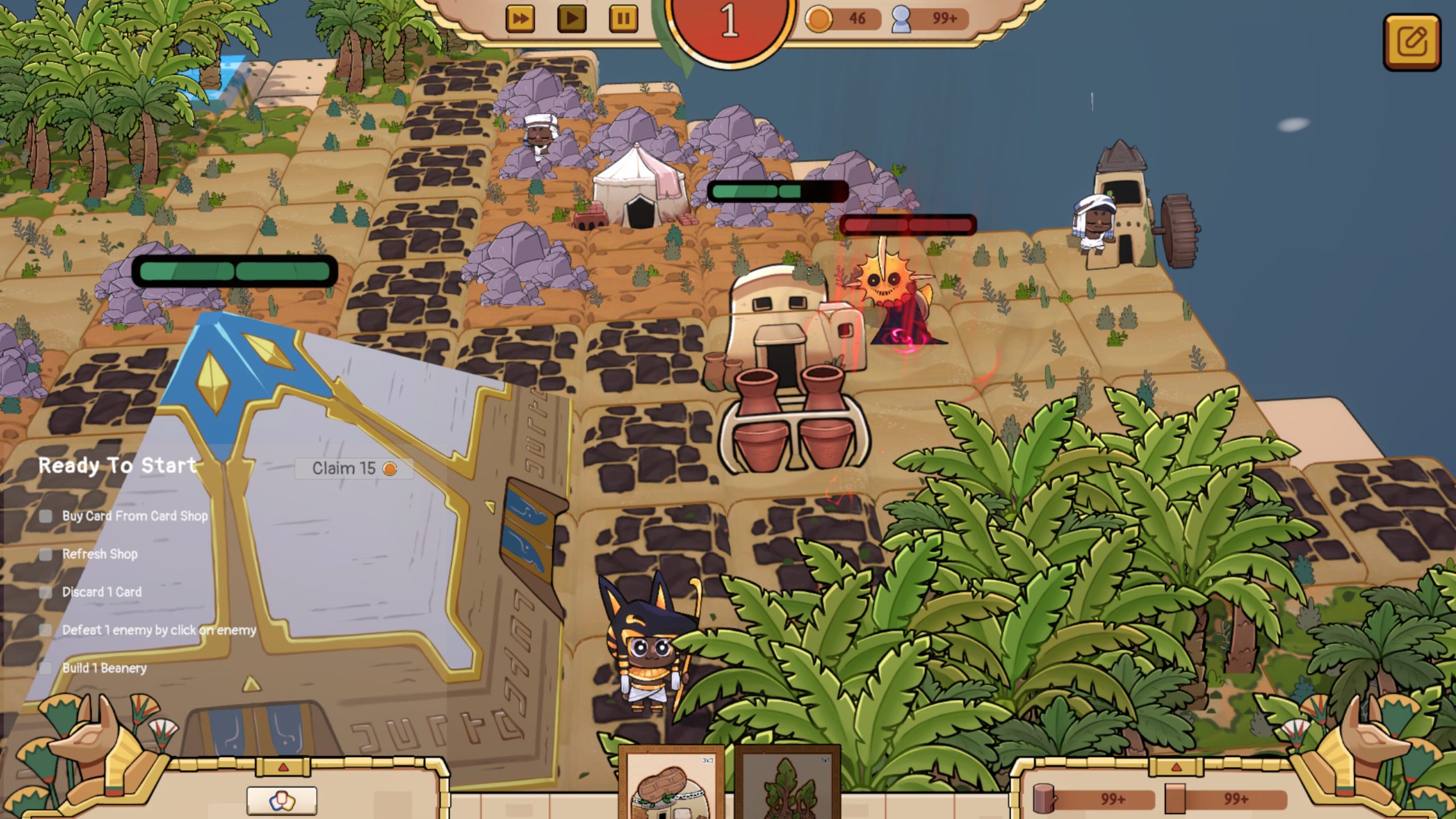Click the three-colored-cards button
The width and height of the screenshot is (1456, 819).
tap(282, 801)
